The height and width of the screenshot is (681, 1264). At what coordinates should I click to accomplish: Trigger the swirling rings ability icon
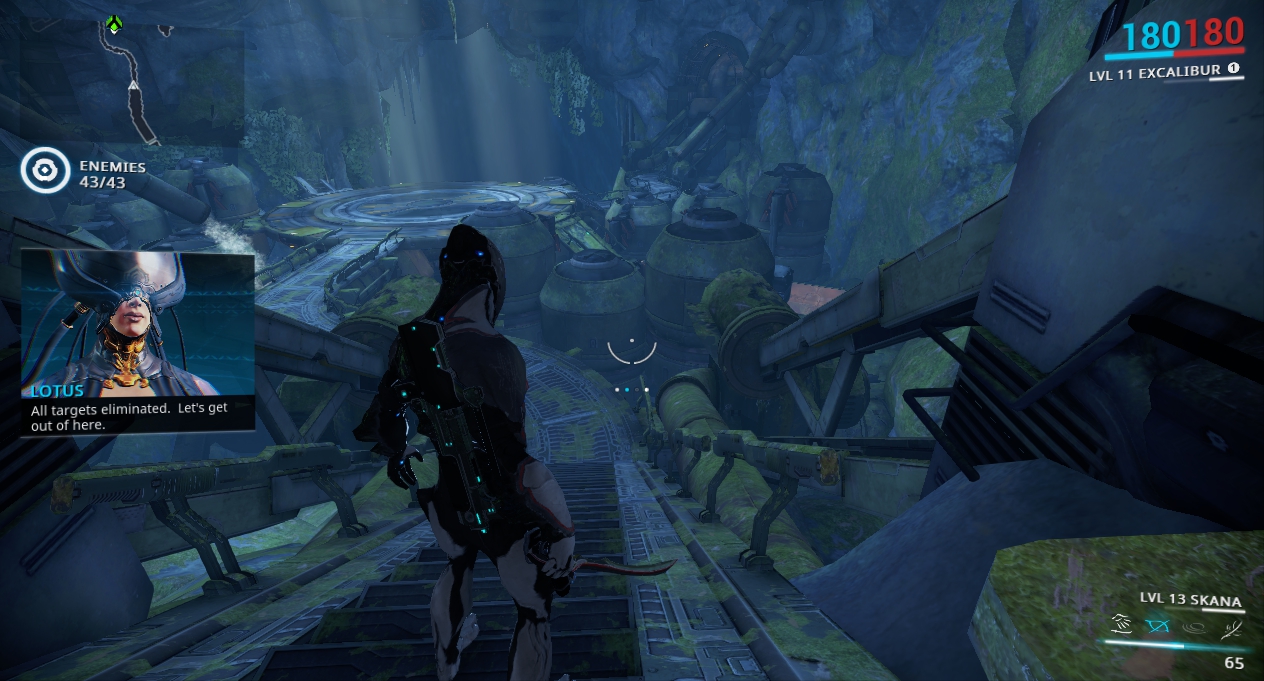pos(1192,628)
